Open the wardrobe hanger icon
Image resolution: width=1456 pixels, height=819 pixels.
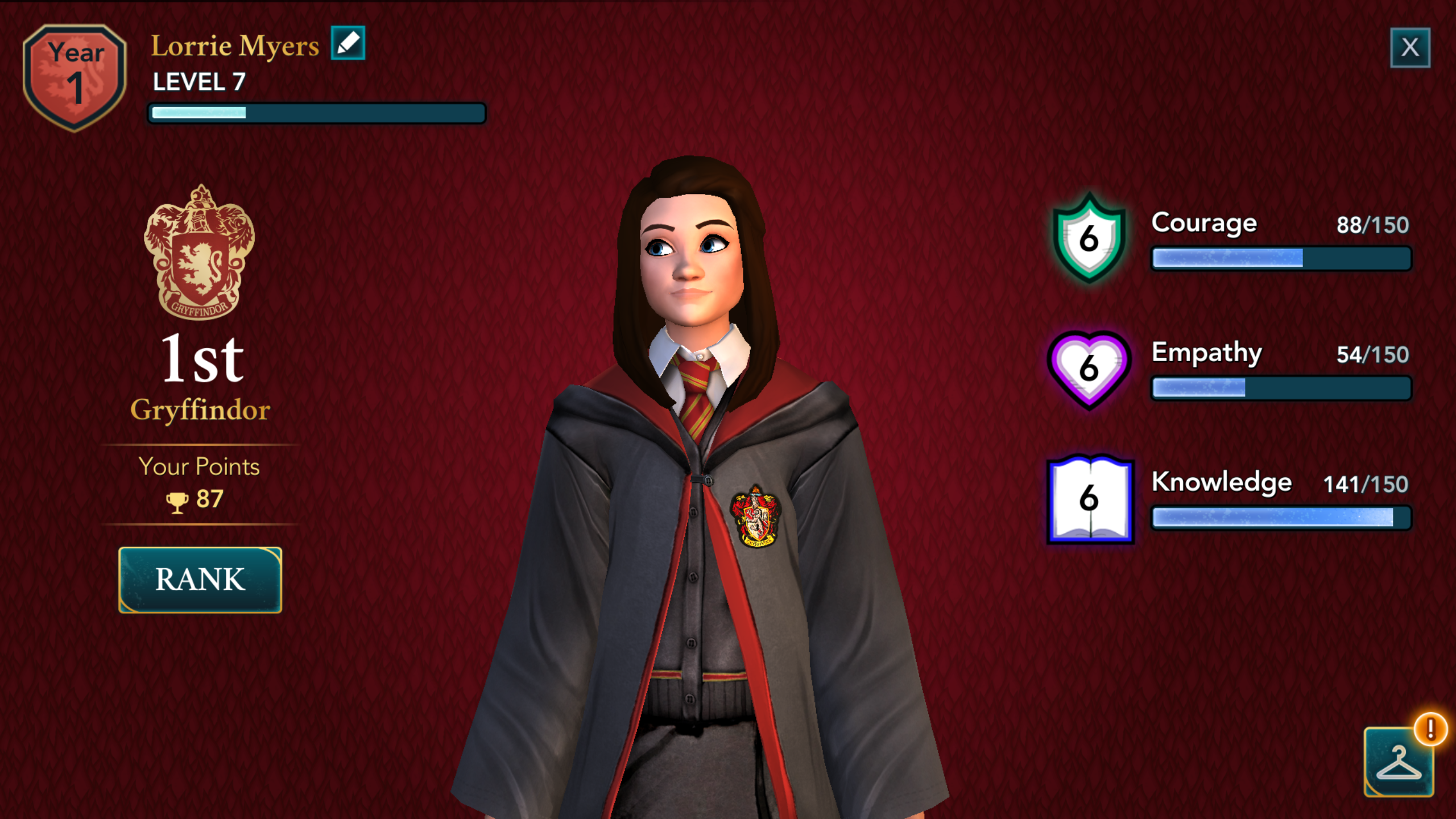coord(1399,762)
